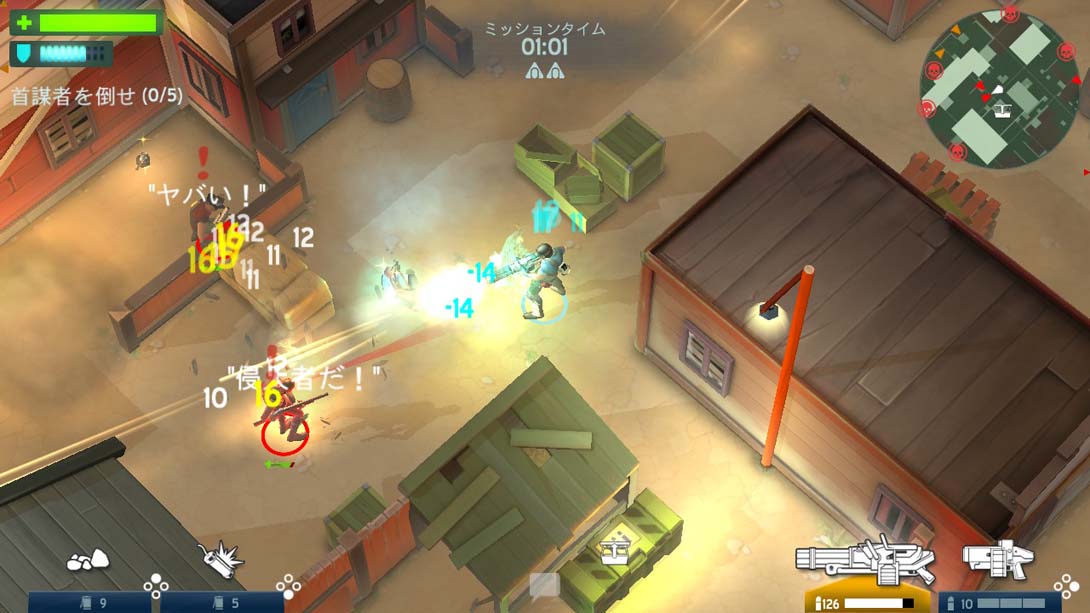Select the throwable rocks item

(88, 561)
